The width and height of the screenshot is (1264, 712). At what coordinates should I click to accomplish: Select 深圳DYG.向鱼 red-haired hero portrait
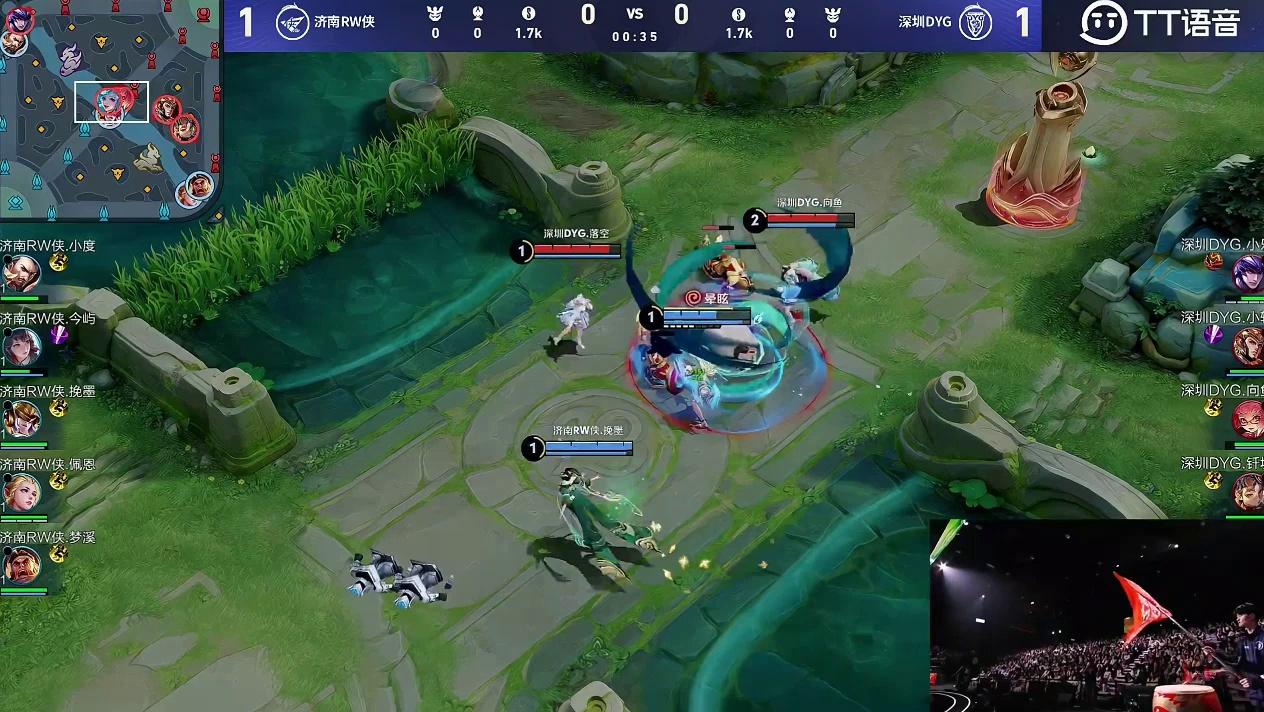coord(1248,419)
